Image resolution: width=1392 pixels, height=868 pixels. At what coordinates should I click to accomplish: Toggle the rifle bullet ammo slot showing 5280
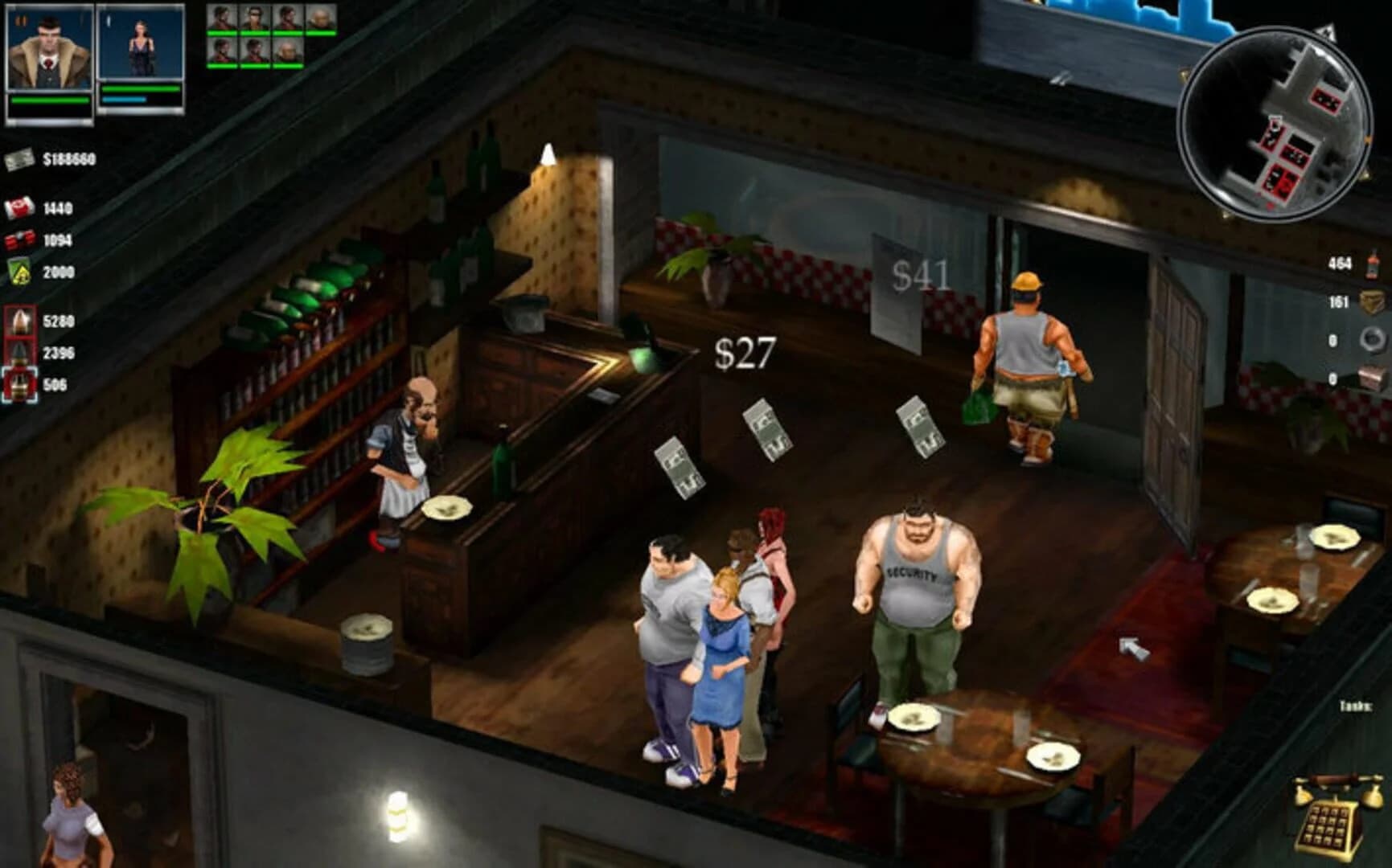coord(22,321)
